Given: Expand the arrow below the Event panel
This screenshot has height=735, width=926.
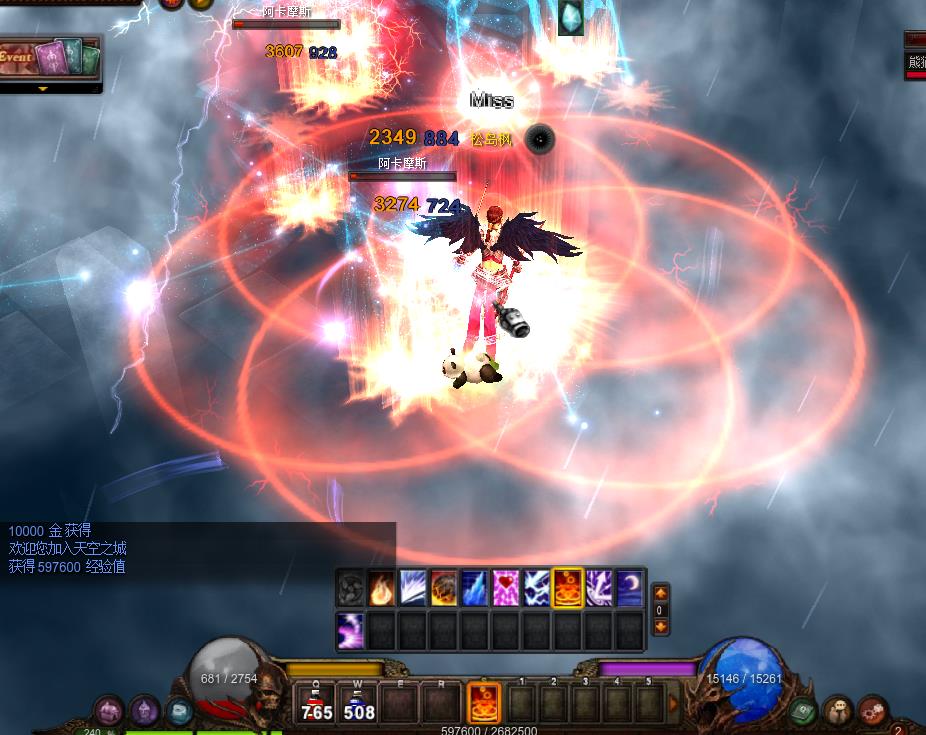Looking at the screenshot, I should point(43,88).
